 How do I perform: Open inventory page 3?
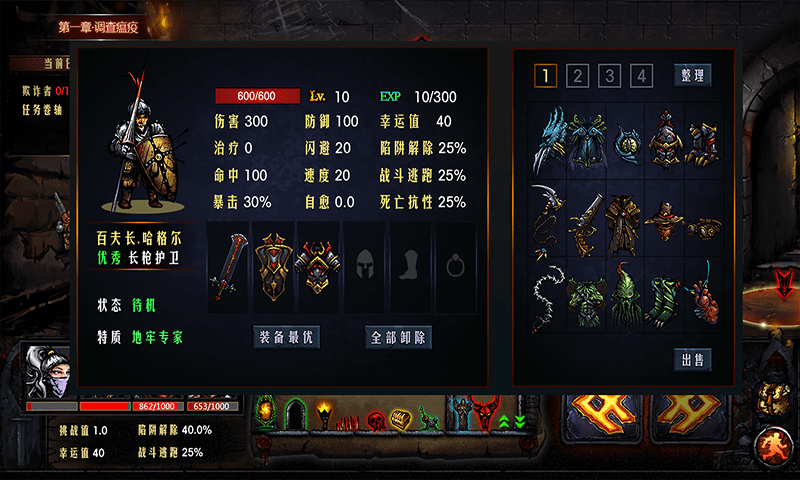pyautogui.click(x=610, y=76)
